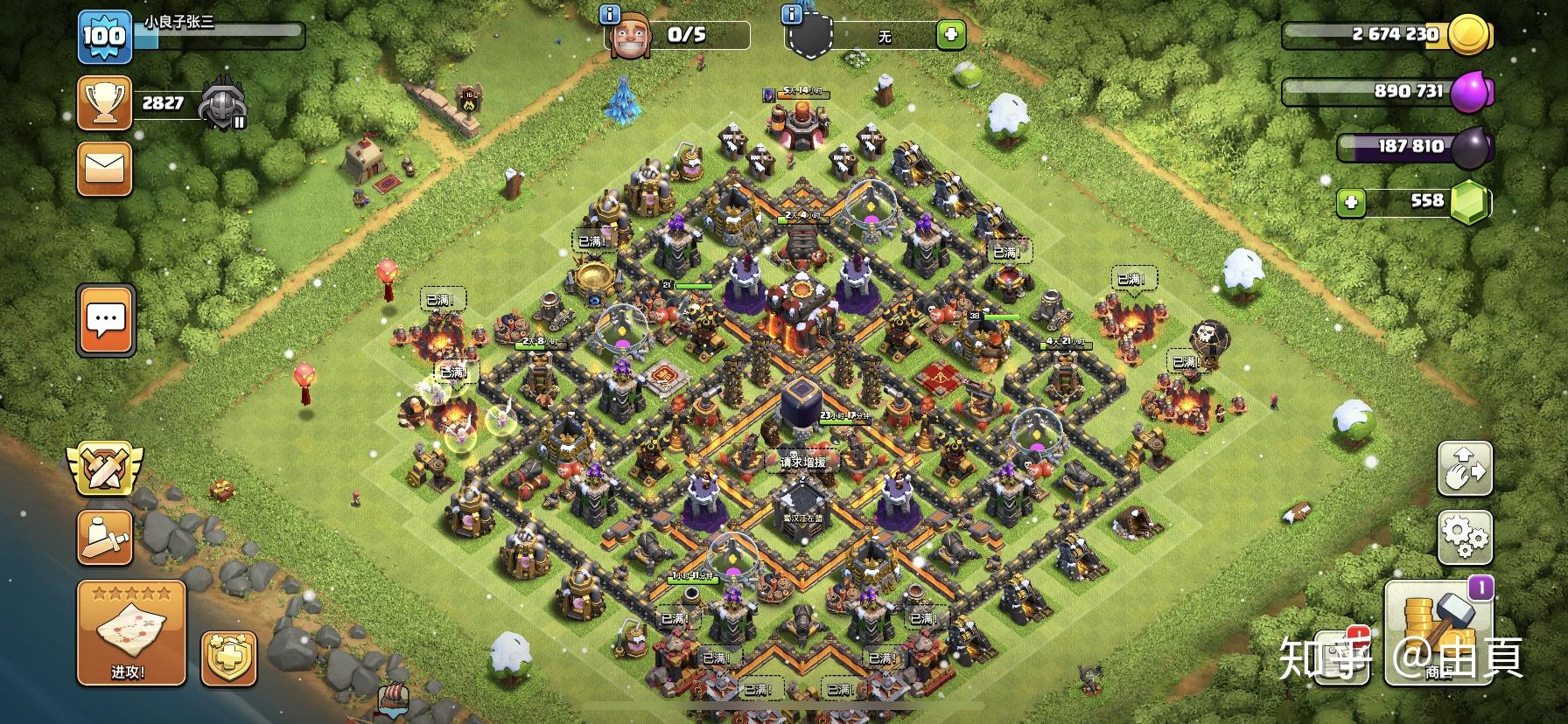Screen dimensions: 1568x724
Task: Open the Settings gears button
Action: (x=1465, y=537)
